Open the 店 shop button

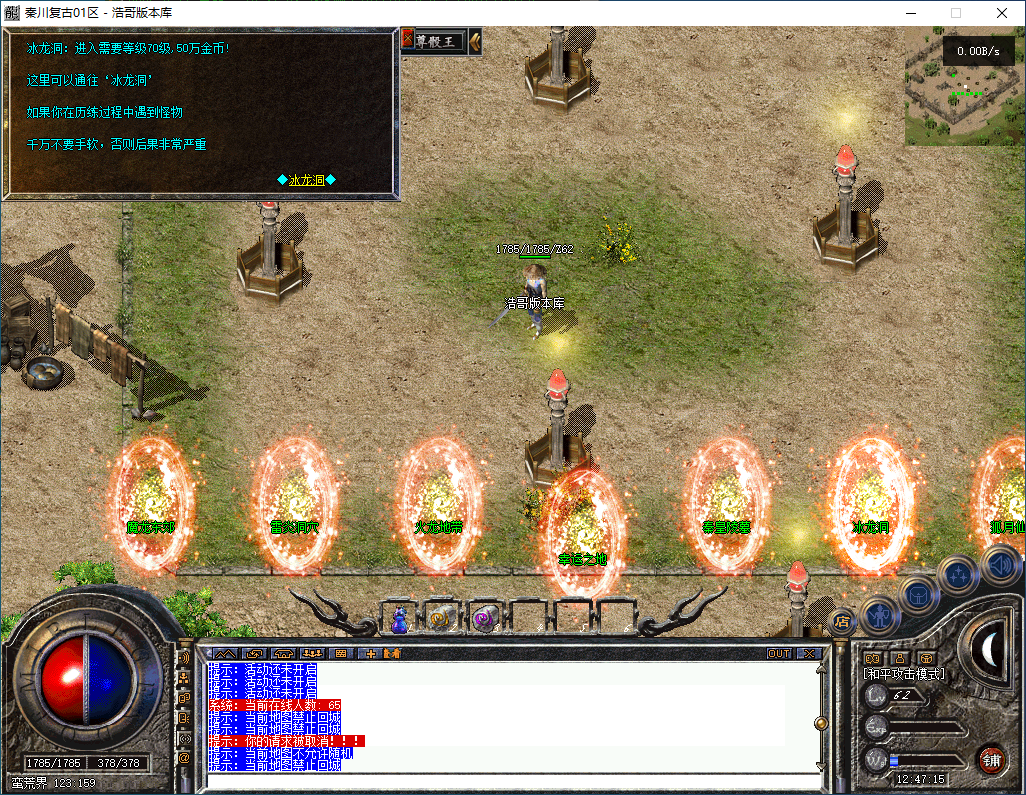842,621
